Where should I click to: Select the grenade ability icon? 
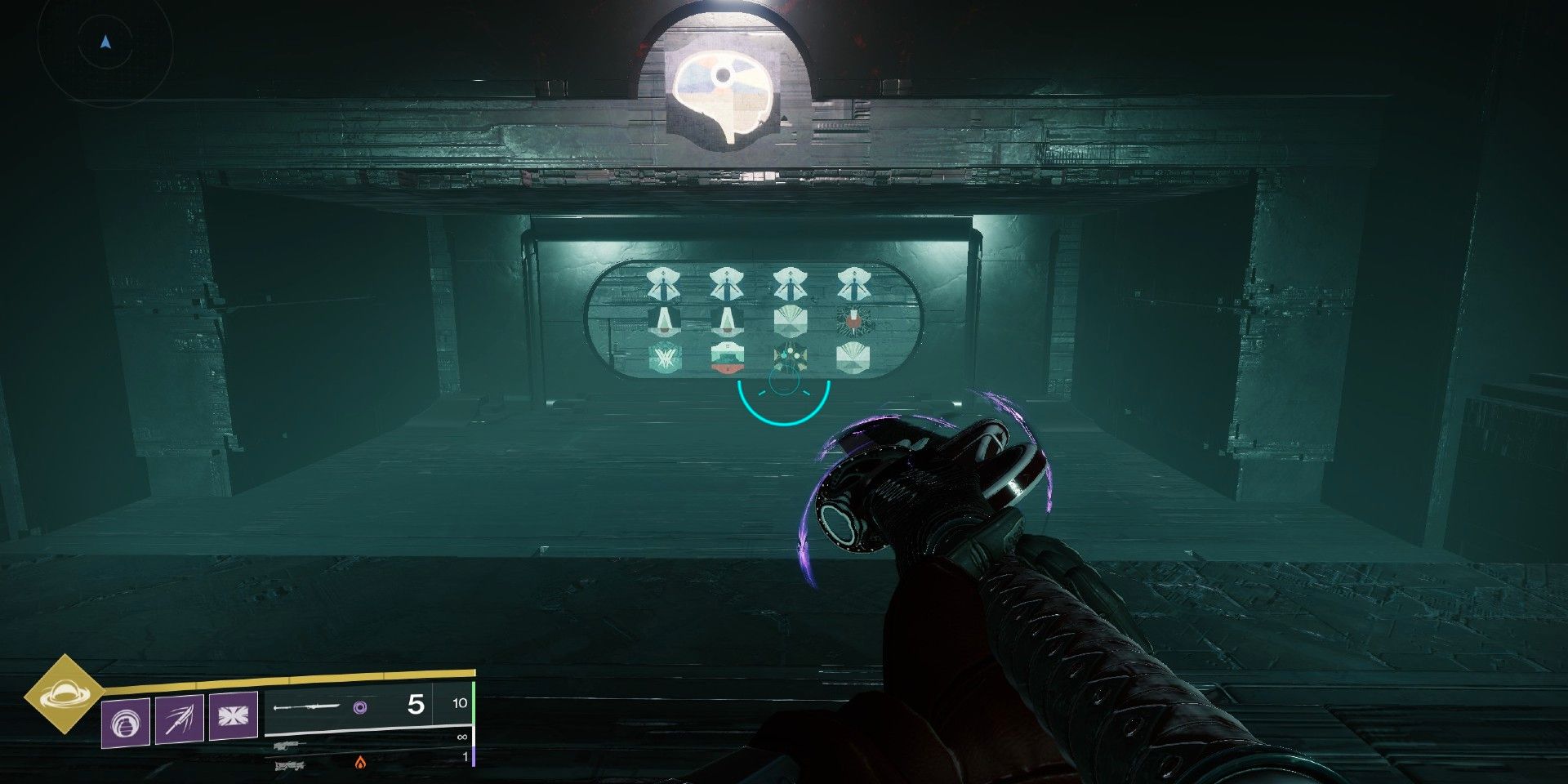127,720
